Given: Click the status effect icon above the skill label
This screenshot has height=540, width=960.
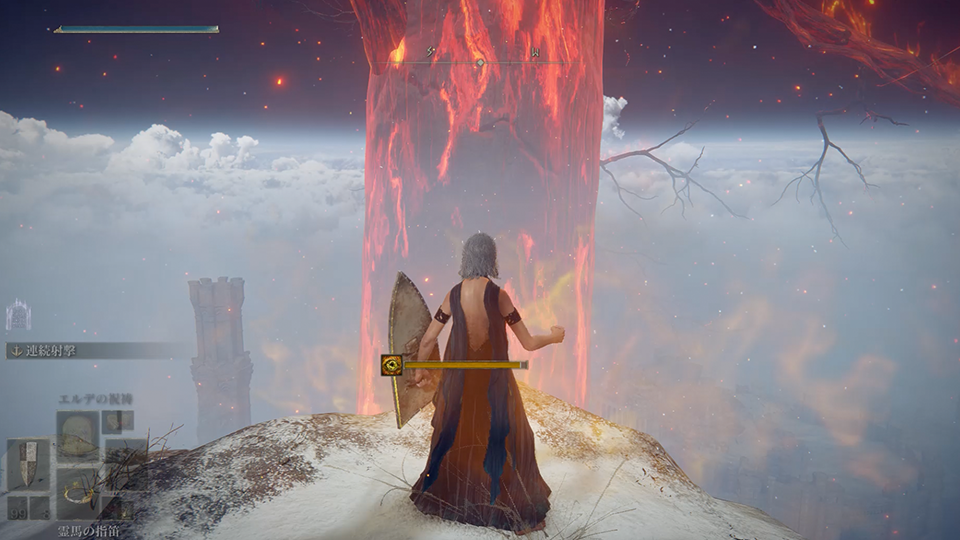Looking at the screenshot, I should point(17,315).
